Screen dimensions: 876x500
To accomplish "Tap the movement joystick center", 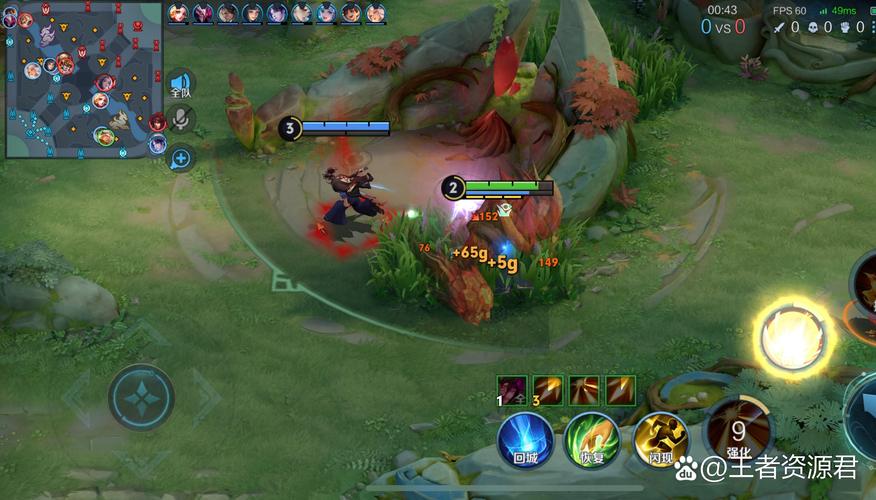I will (142, 397).
